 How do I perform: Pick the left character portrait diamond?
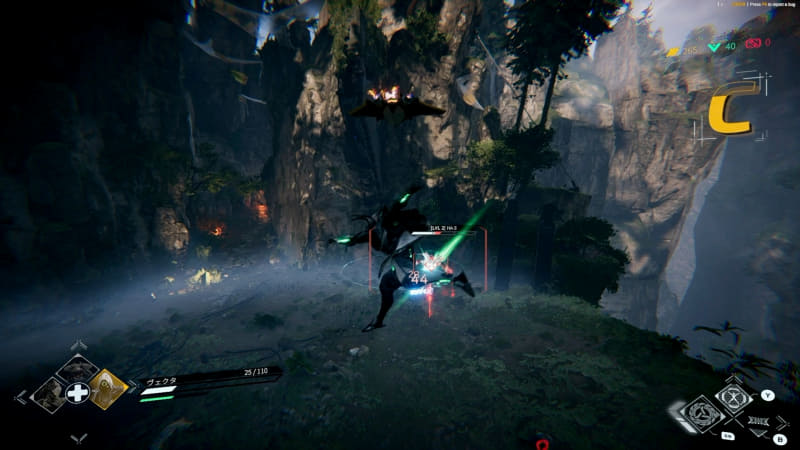48,392
